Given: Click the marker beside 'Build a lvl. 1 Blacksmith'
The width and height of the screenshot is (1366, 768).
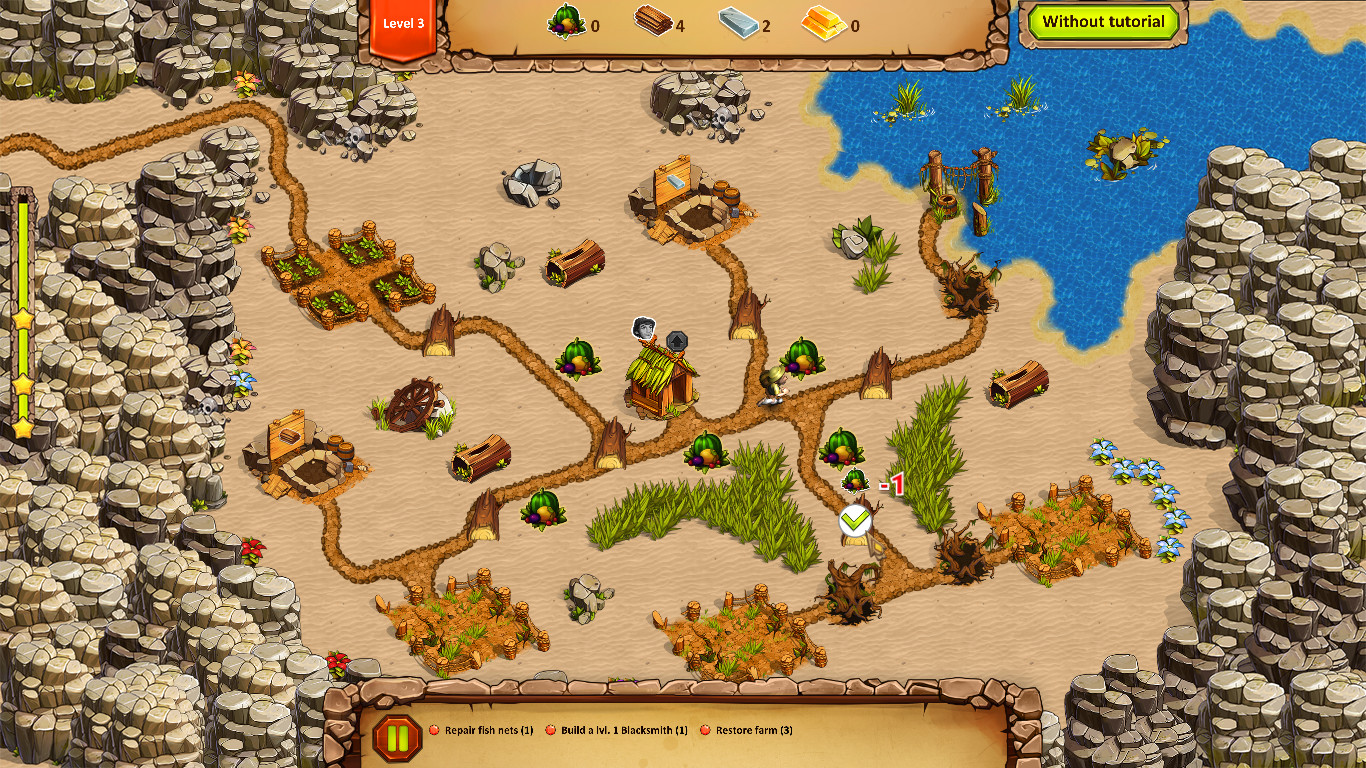Looking at the screenshot, I should tap(549, 730).
